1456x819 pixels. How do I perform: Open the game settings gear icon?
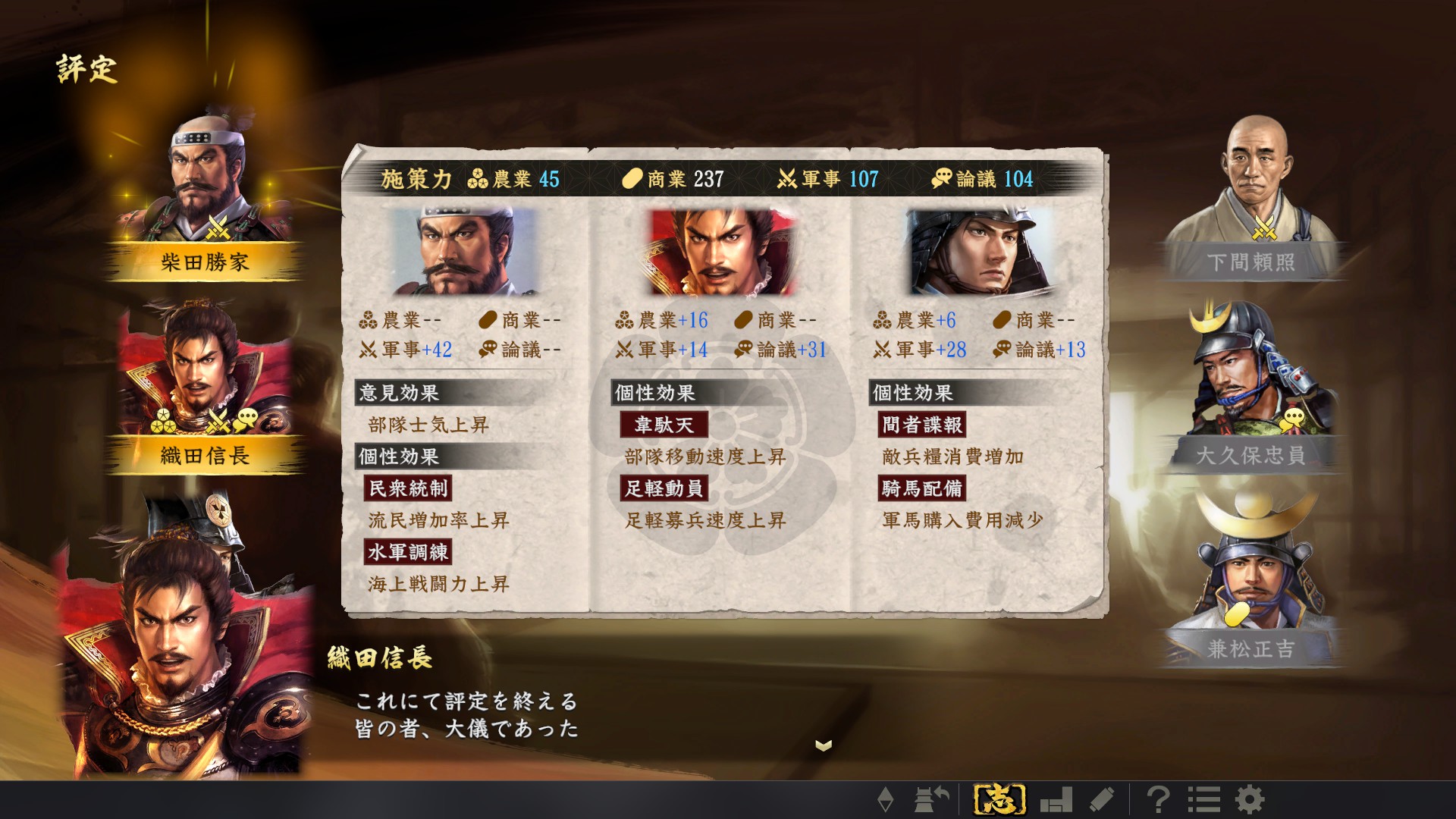click(x=1250, y=800)
